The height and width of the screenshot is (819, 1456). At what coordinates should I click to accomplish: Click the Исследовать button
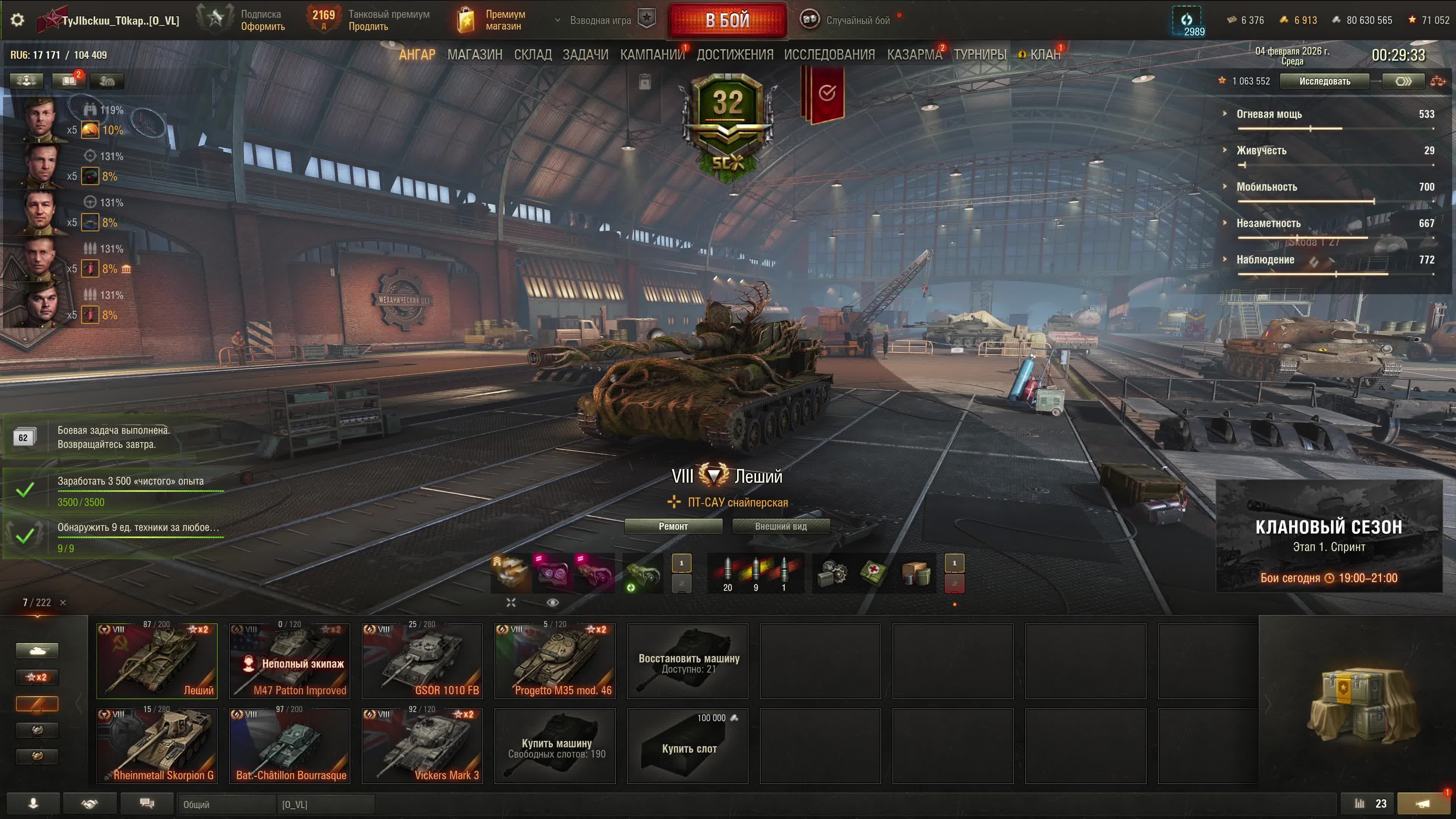(x=1324, y=82)
